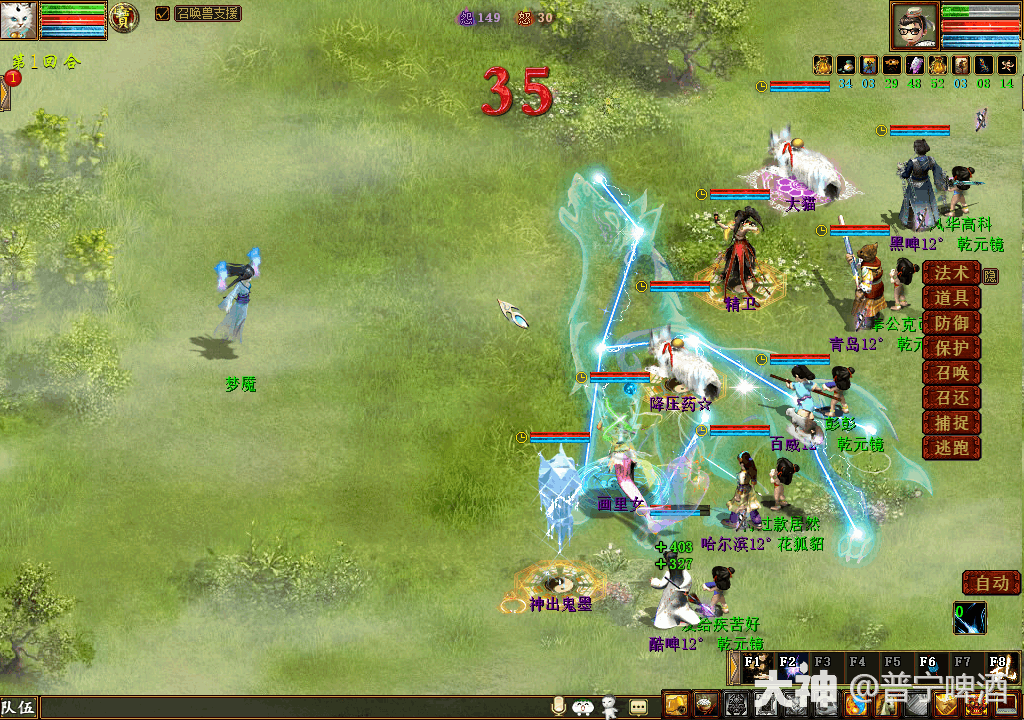Image resolution: width=1024 pixels, height=720 pixels.
Task: Click the round 宝 treasure icon
Action: (124, 17)
